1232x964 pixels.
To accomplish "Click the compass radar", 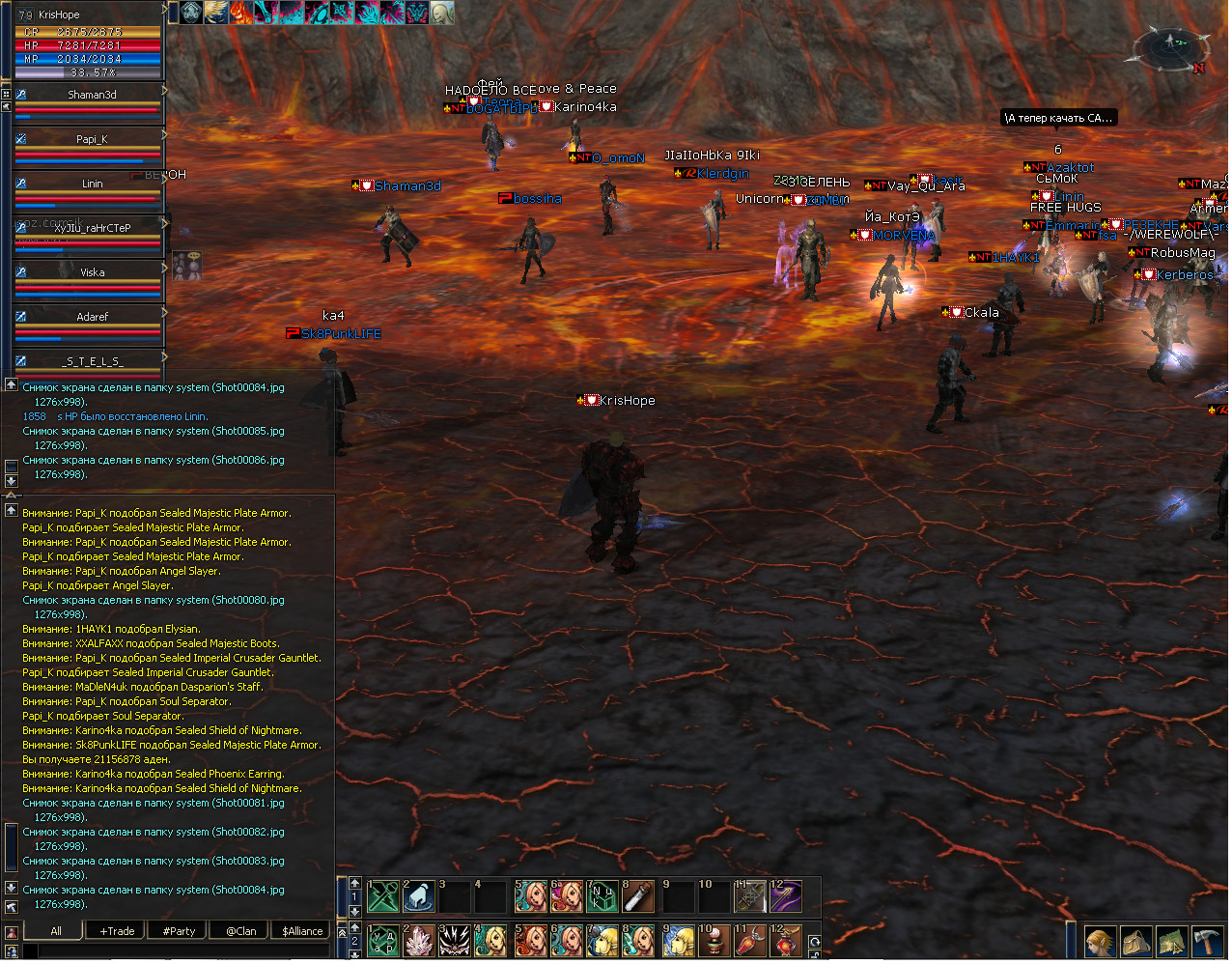I will 1170,48.
